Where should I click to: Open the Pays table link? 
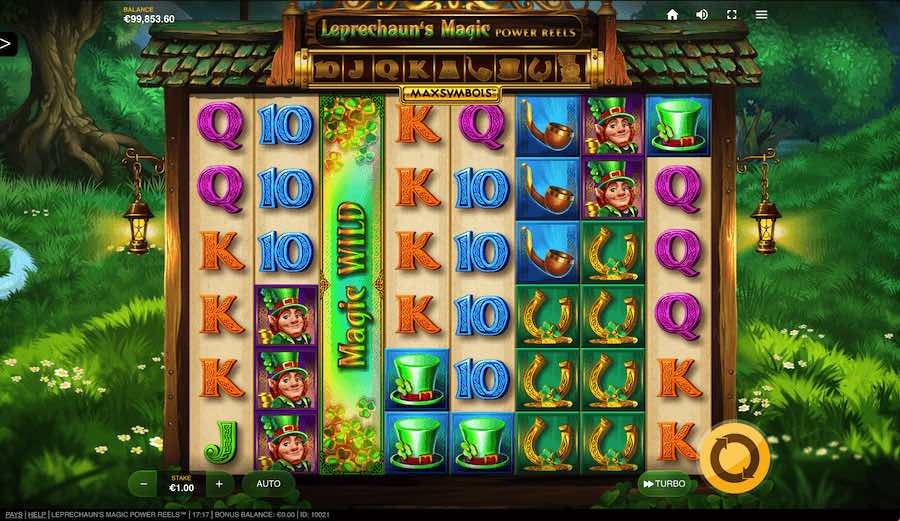point(12,514)
